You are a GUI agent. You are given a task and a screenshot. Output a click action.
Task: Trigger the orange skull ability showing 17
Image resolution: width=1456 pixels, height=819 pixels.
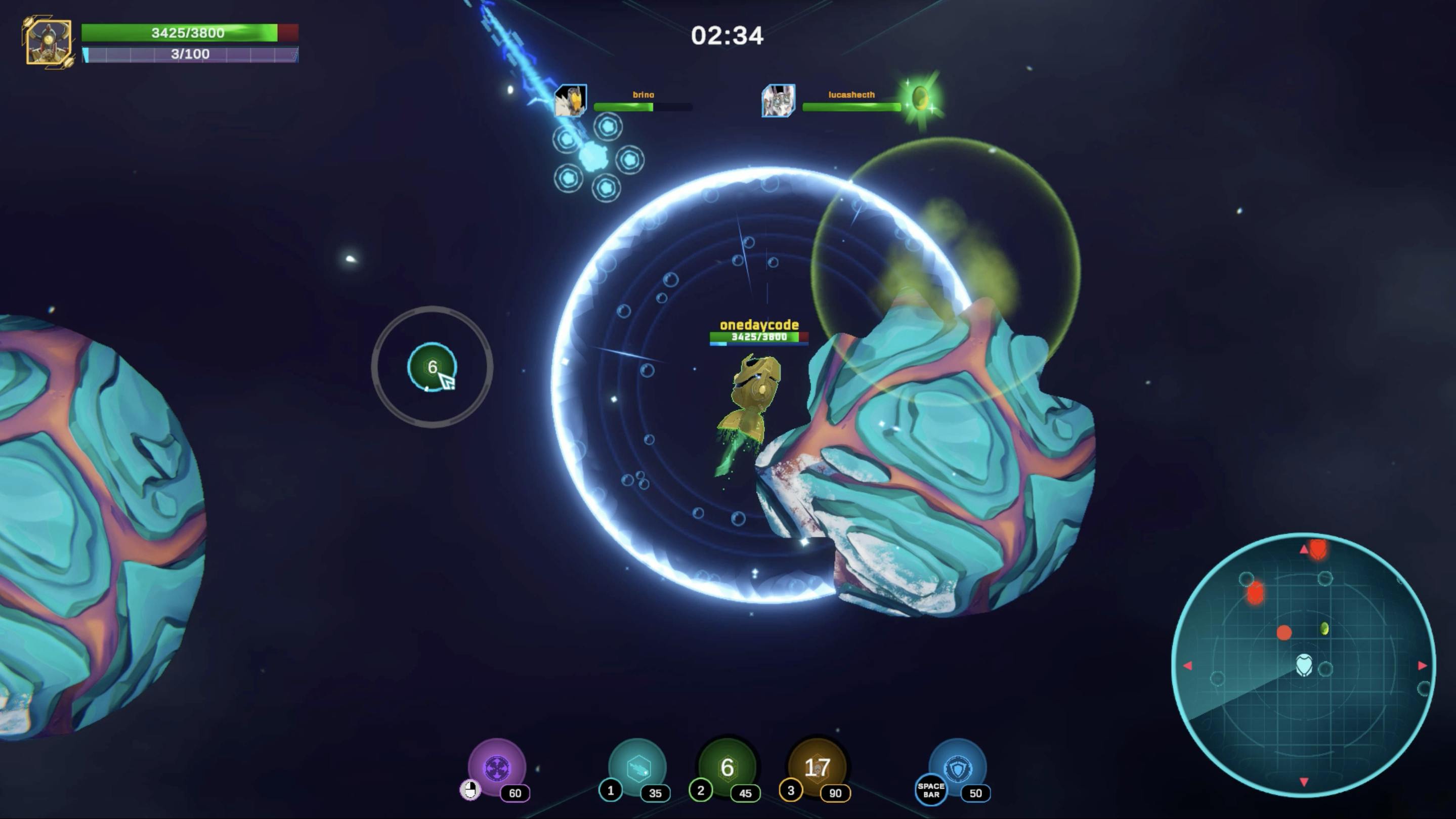point(817,767)
